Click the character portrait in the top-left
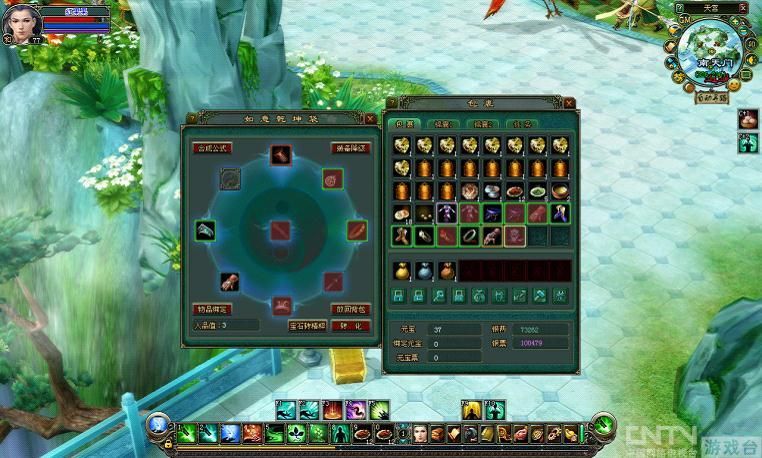 [20, 24]
